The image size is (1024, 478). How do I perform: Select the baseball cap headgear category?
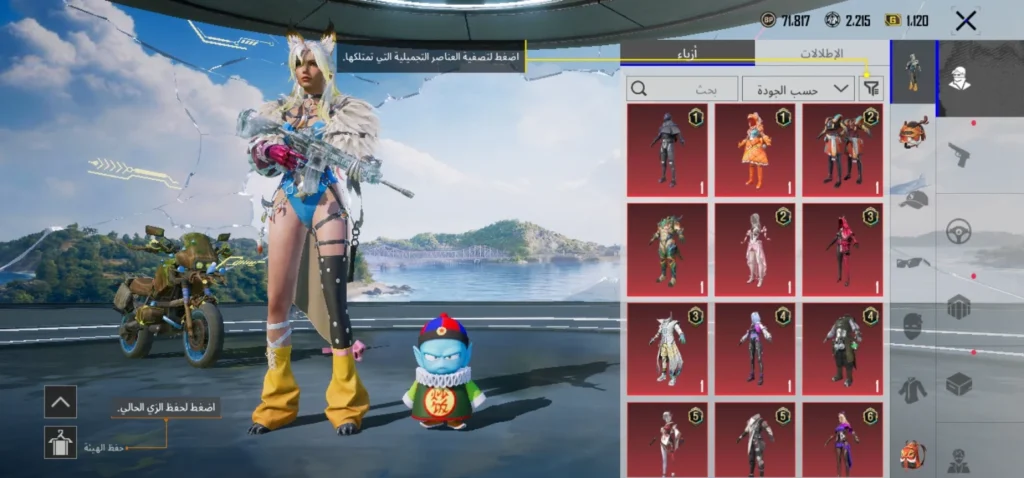point(912,199)
